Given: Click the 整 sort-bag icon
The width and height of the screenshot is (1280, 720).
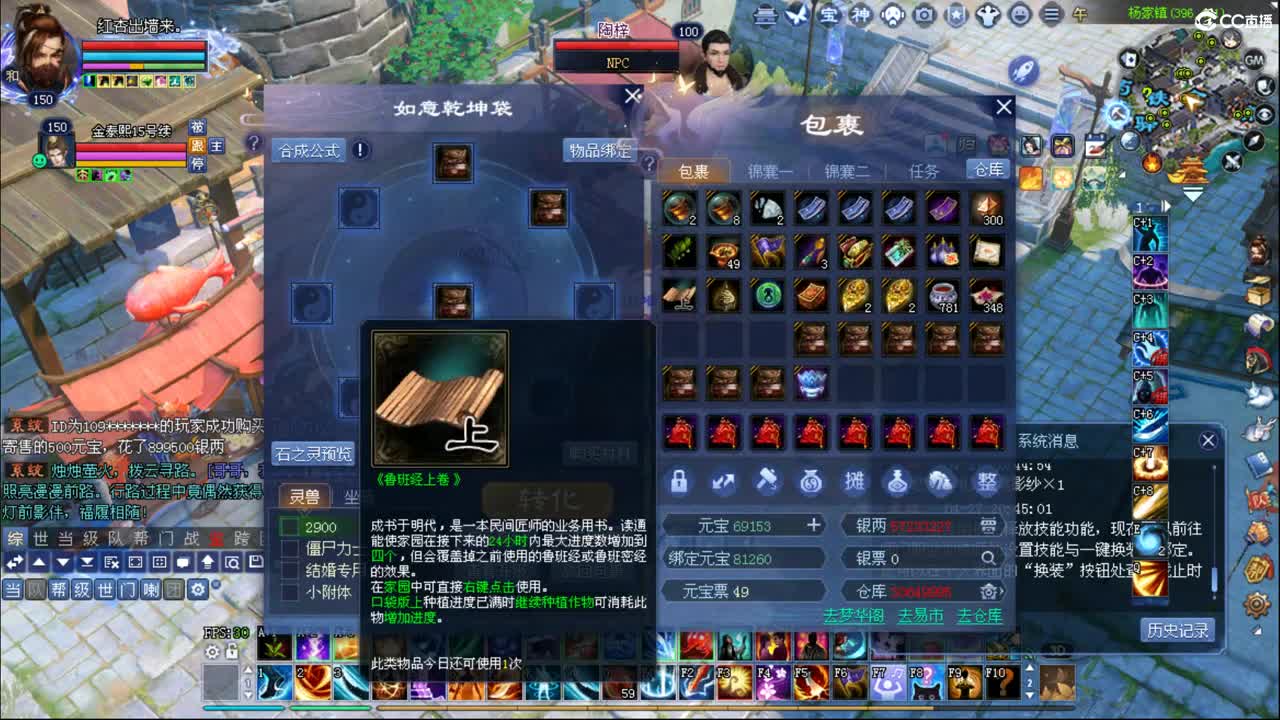Looking at the screenshot, I should click(988, 483).
